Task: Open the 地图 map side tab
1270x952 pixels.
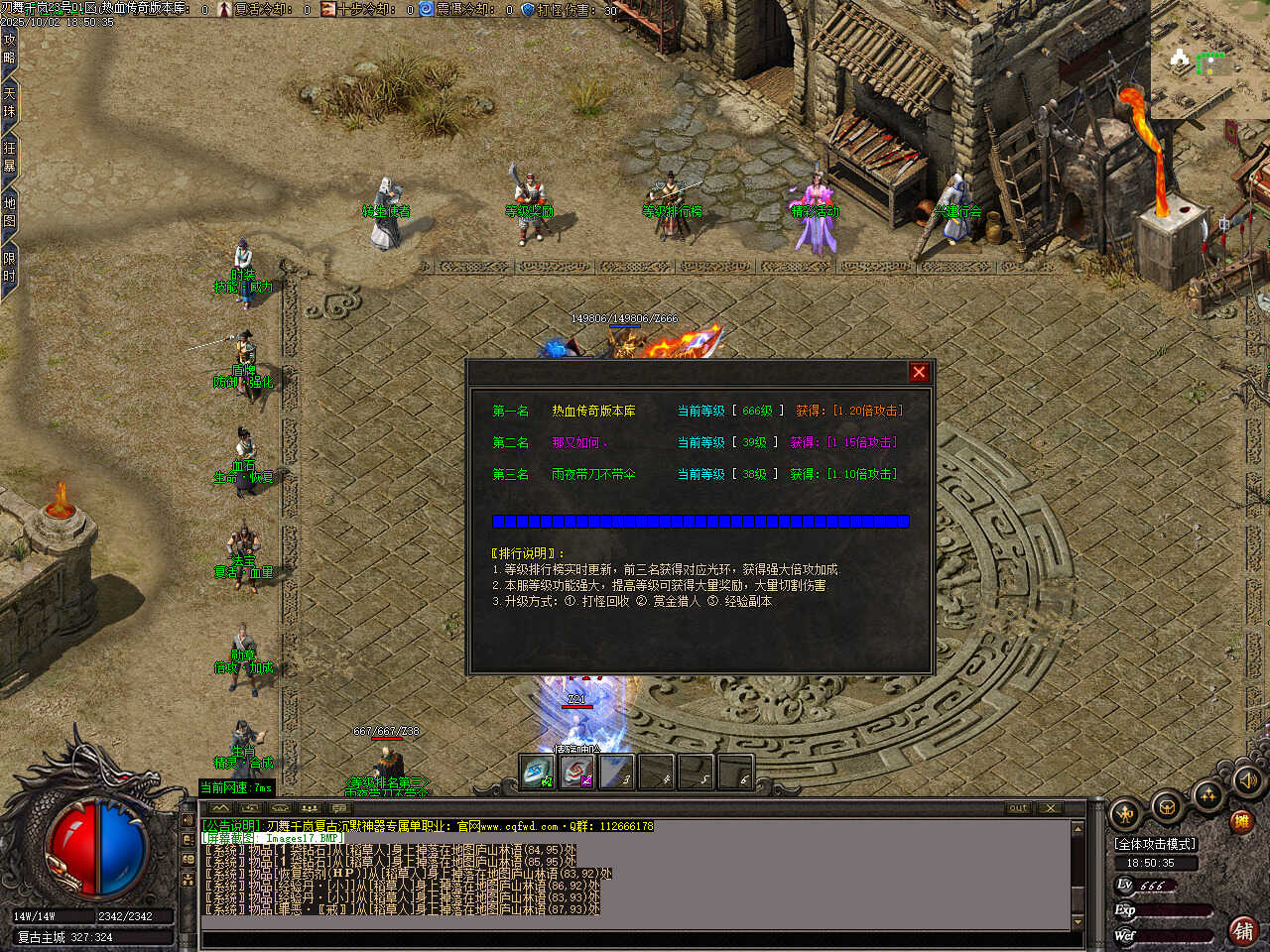Action: pyautogui.click(x=9, y=211)
